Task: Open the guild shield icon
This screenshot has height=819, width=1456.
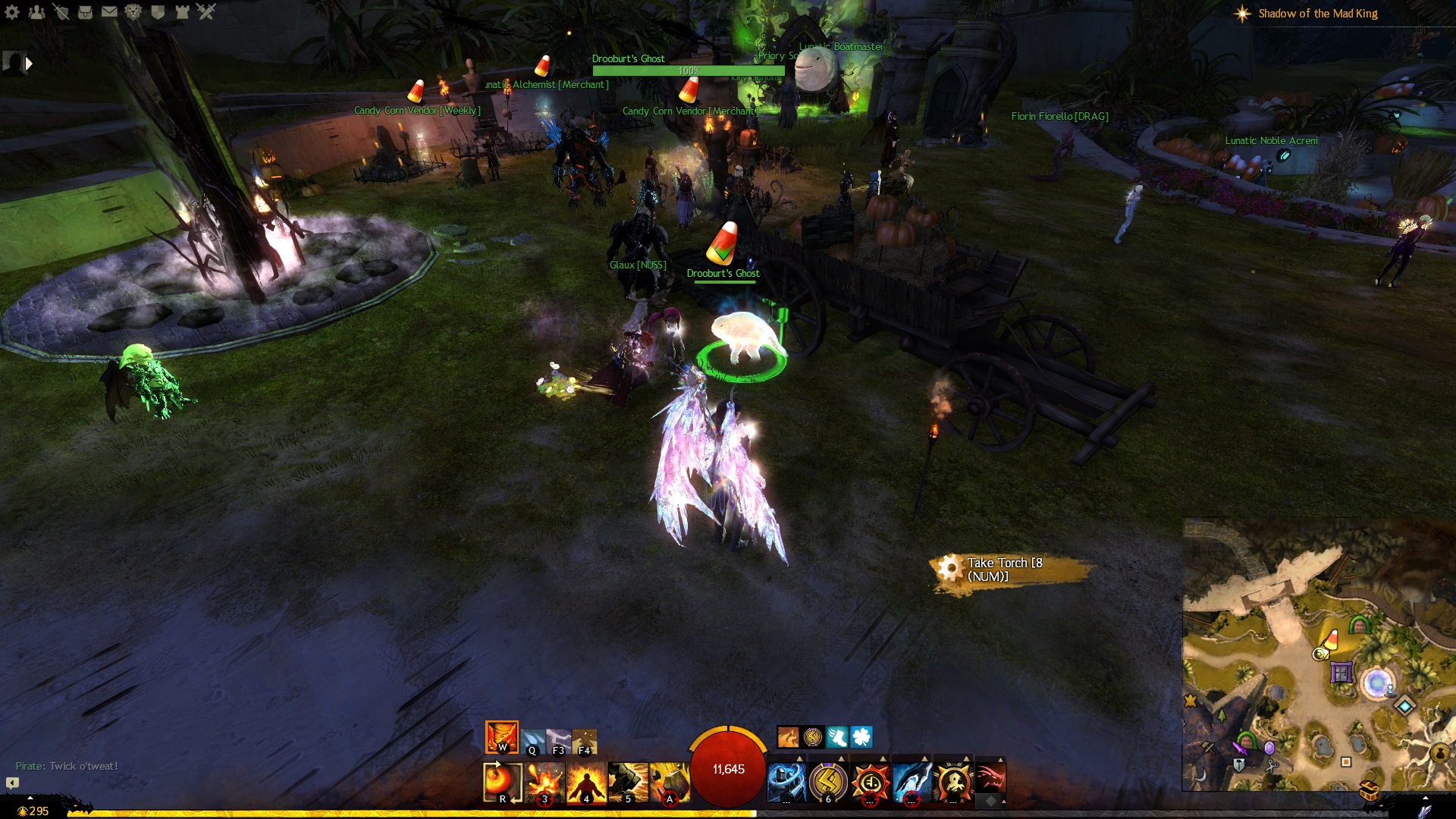Action: tap(158, 11)
